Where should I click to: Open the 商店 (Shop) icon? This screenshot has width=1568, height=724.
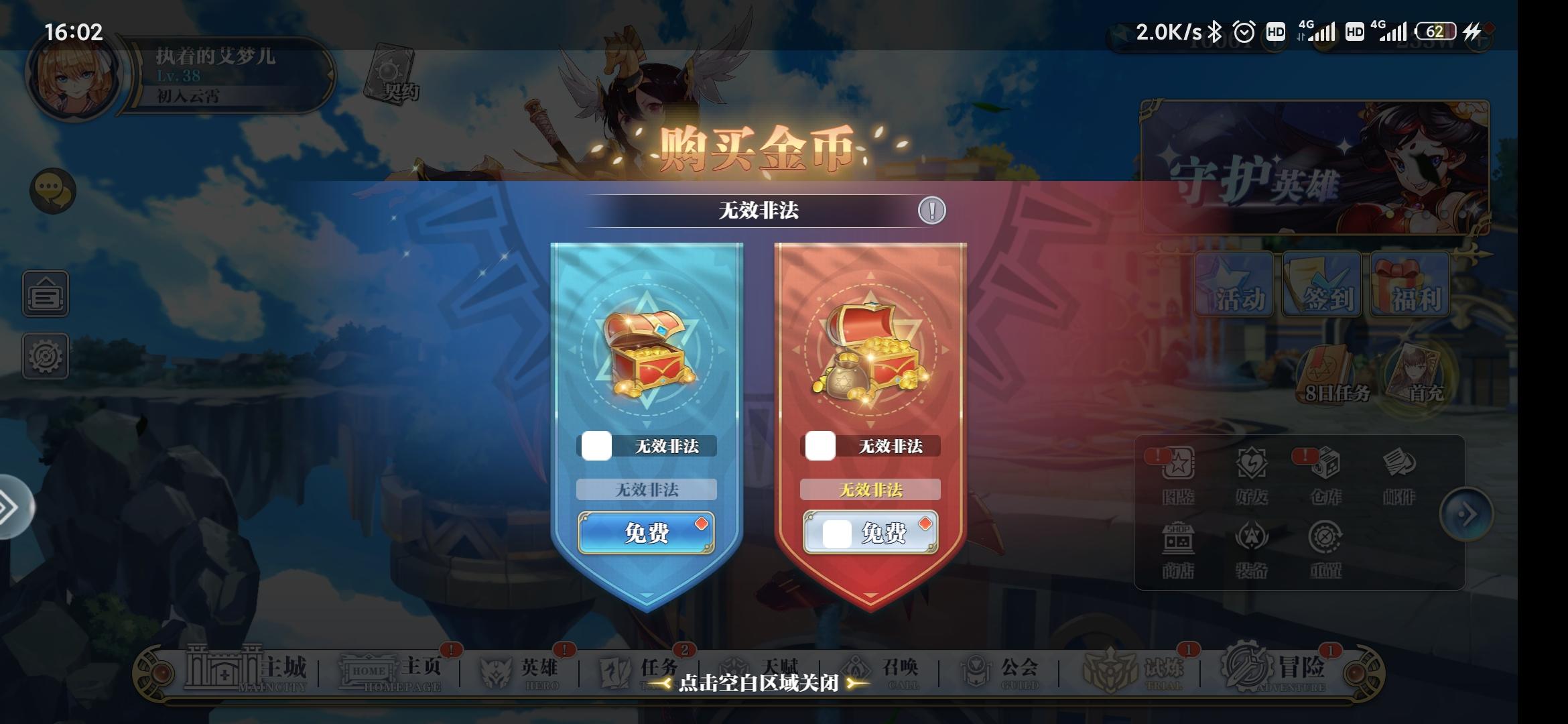point(1177,545)
